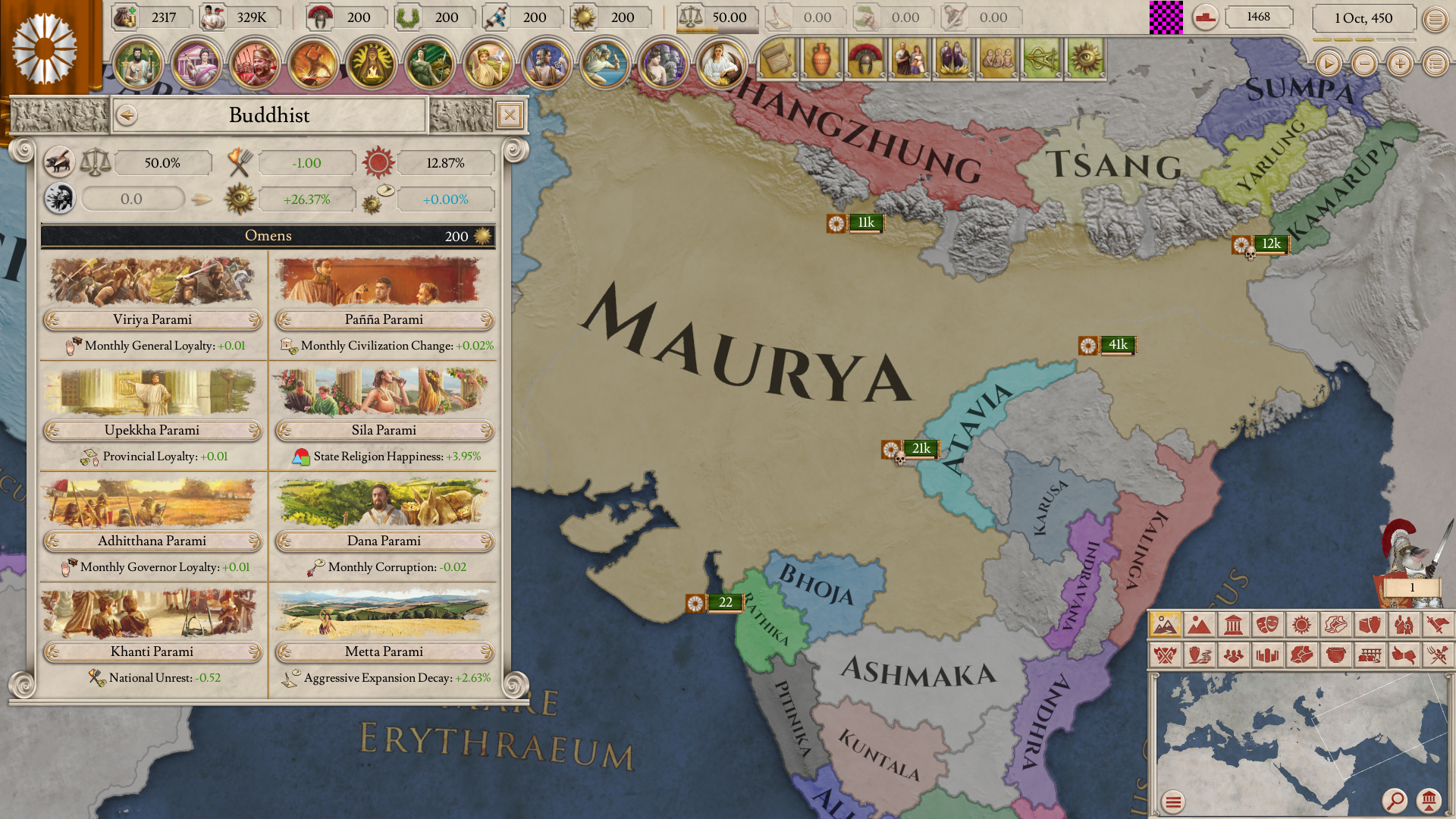1456x819 pixels.
Task: Switch to the Family tab in the top bar
Action: [x=910, y=59]
